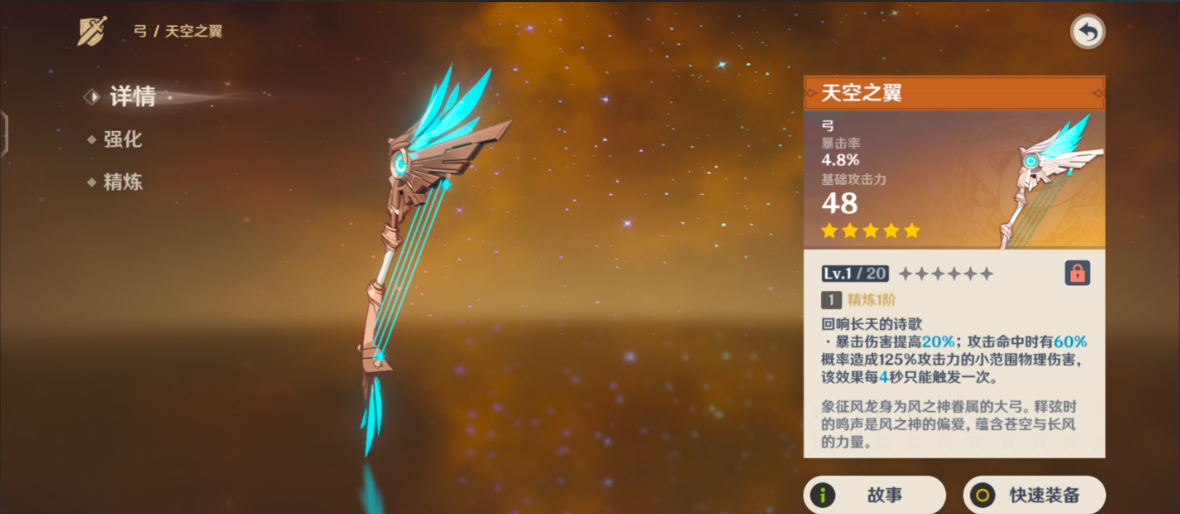Switch to the 强化 enhance tab
1180x514 pixels.
coord(122,140)
